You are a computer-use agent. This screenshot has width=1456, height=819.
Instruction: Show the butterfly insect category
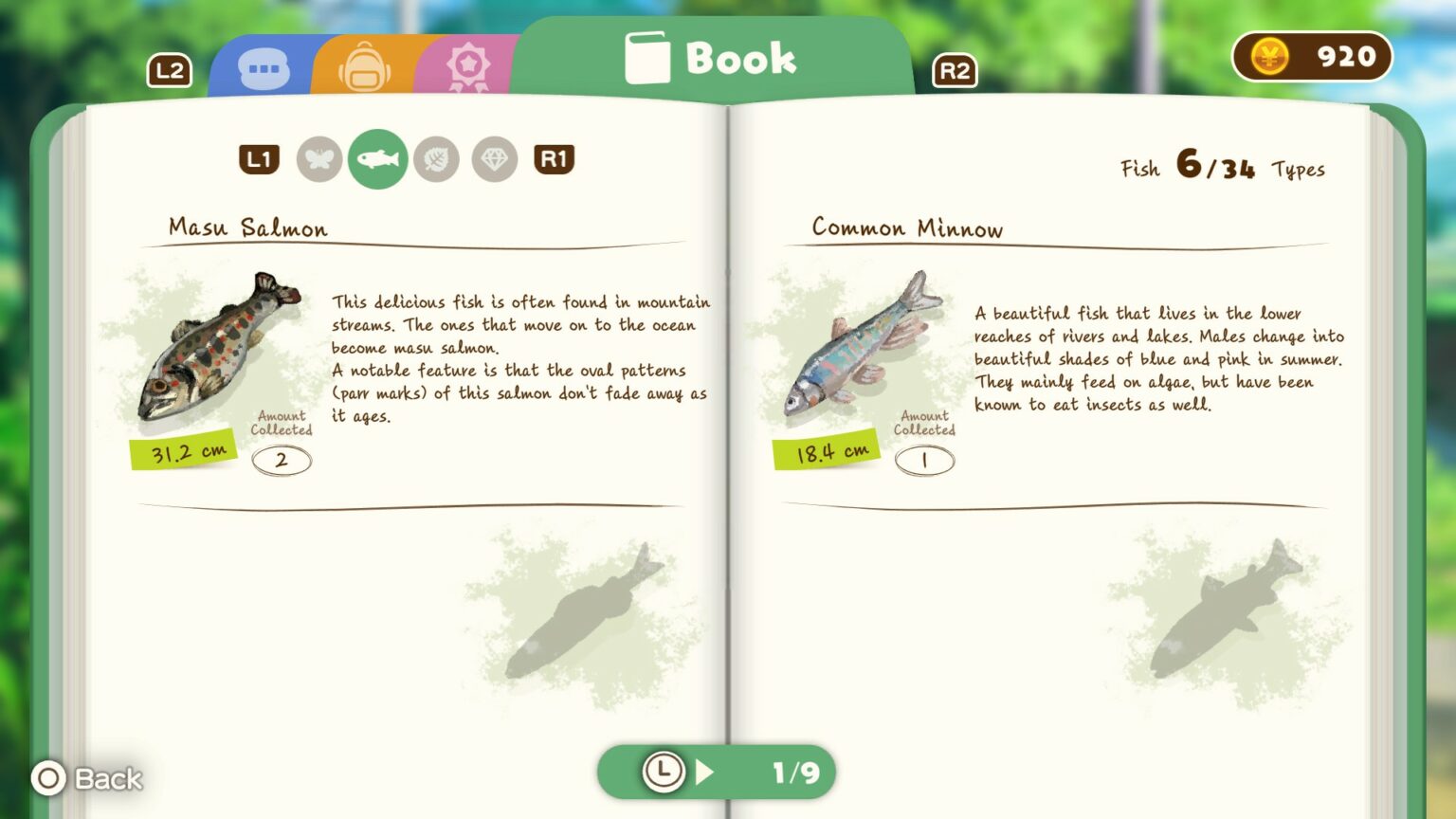click(318, 159)
